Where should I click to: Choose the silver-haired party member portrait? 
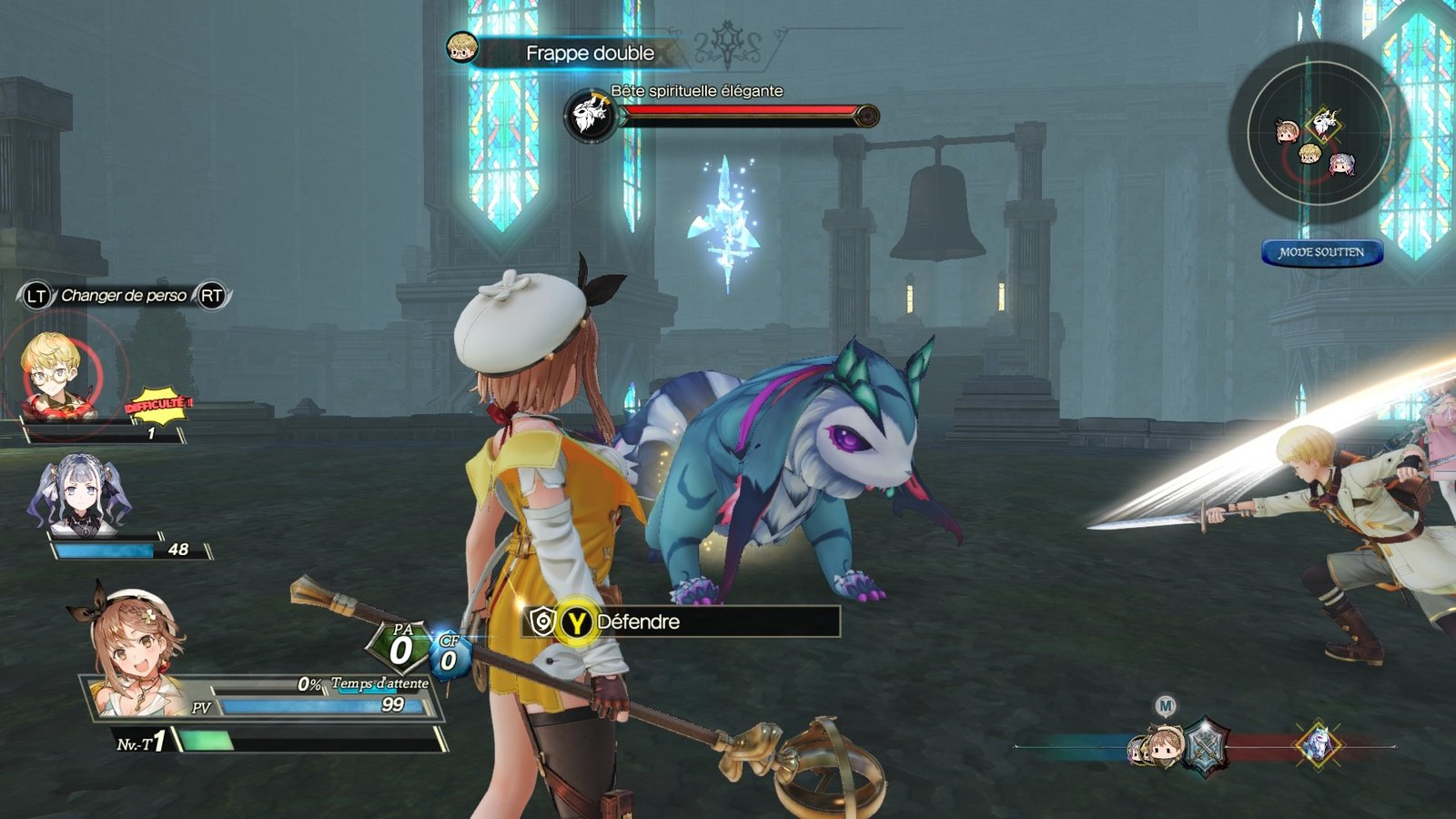click(78, 498)
